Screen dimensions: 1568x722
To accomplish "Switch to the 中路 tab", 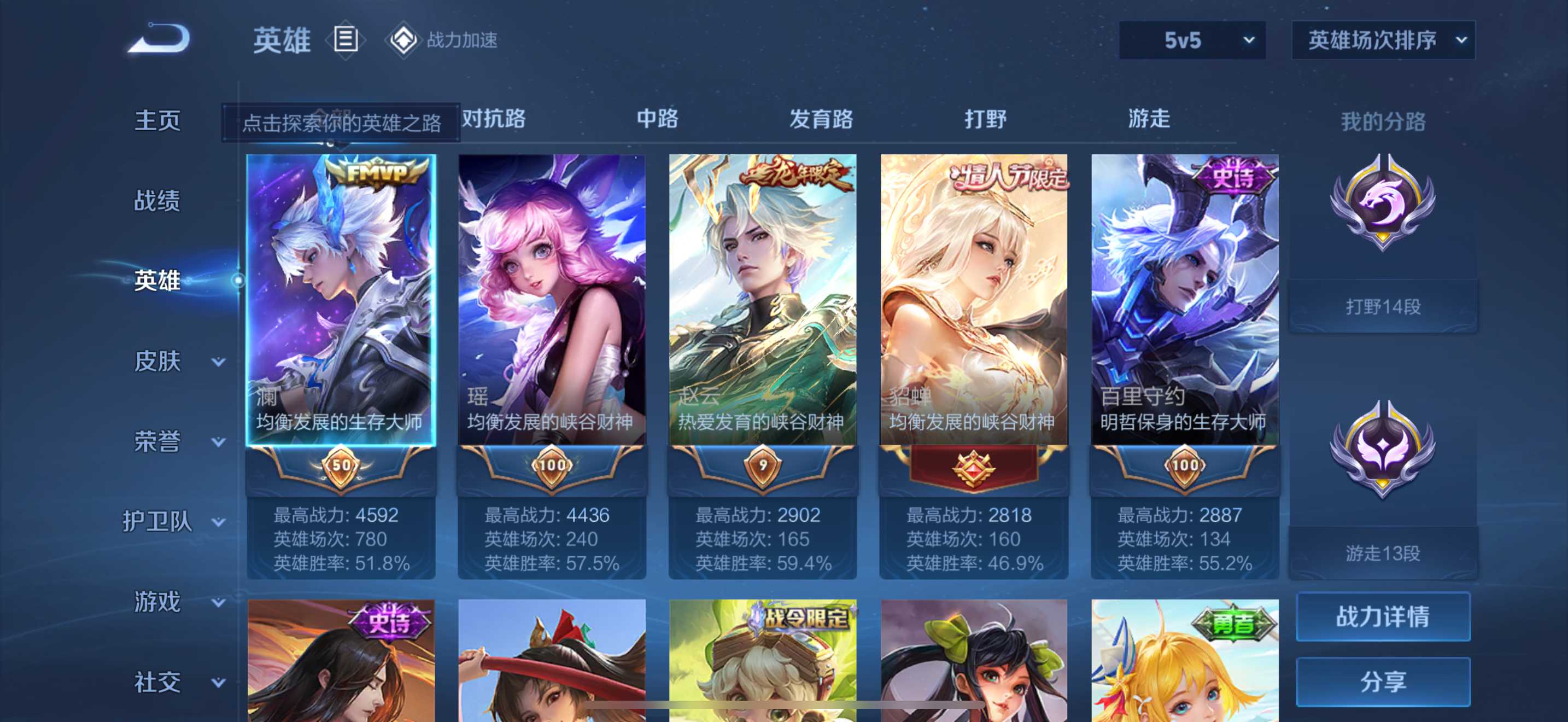I will (x=657, y=119).
